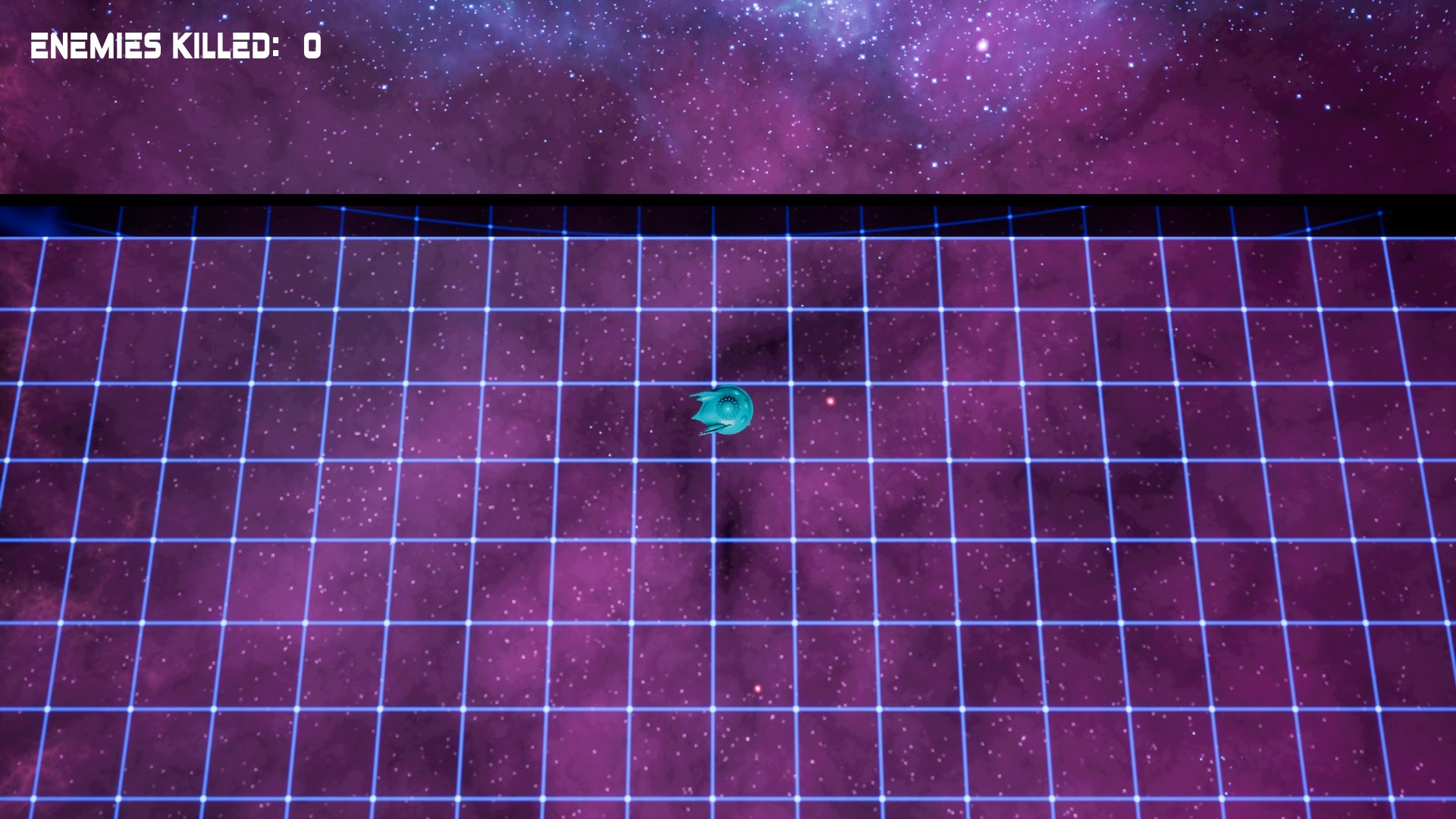Click the bright star in the upper-right sky
The image size is (1456, 819).
coord(983,45)
